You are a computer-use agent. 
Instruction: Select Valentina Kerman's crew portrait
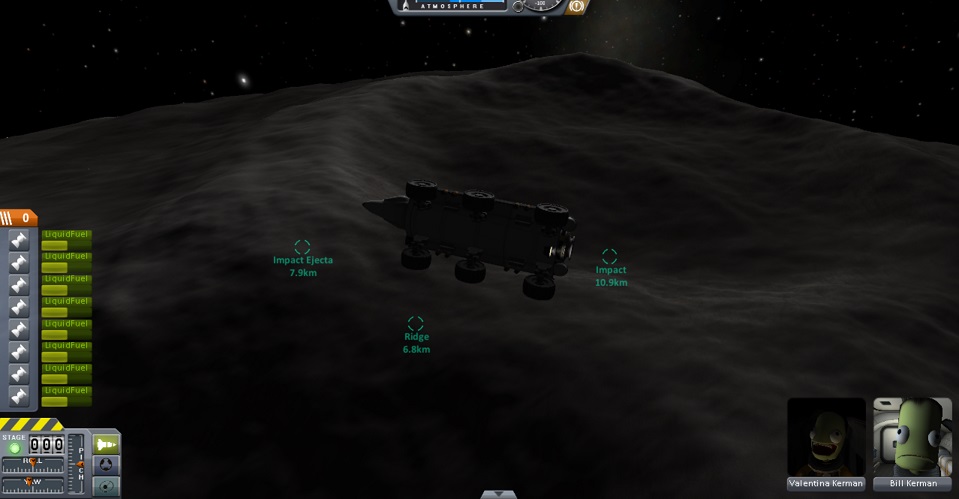[x=826, y=438]
